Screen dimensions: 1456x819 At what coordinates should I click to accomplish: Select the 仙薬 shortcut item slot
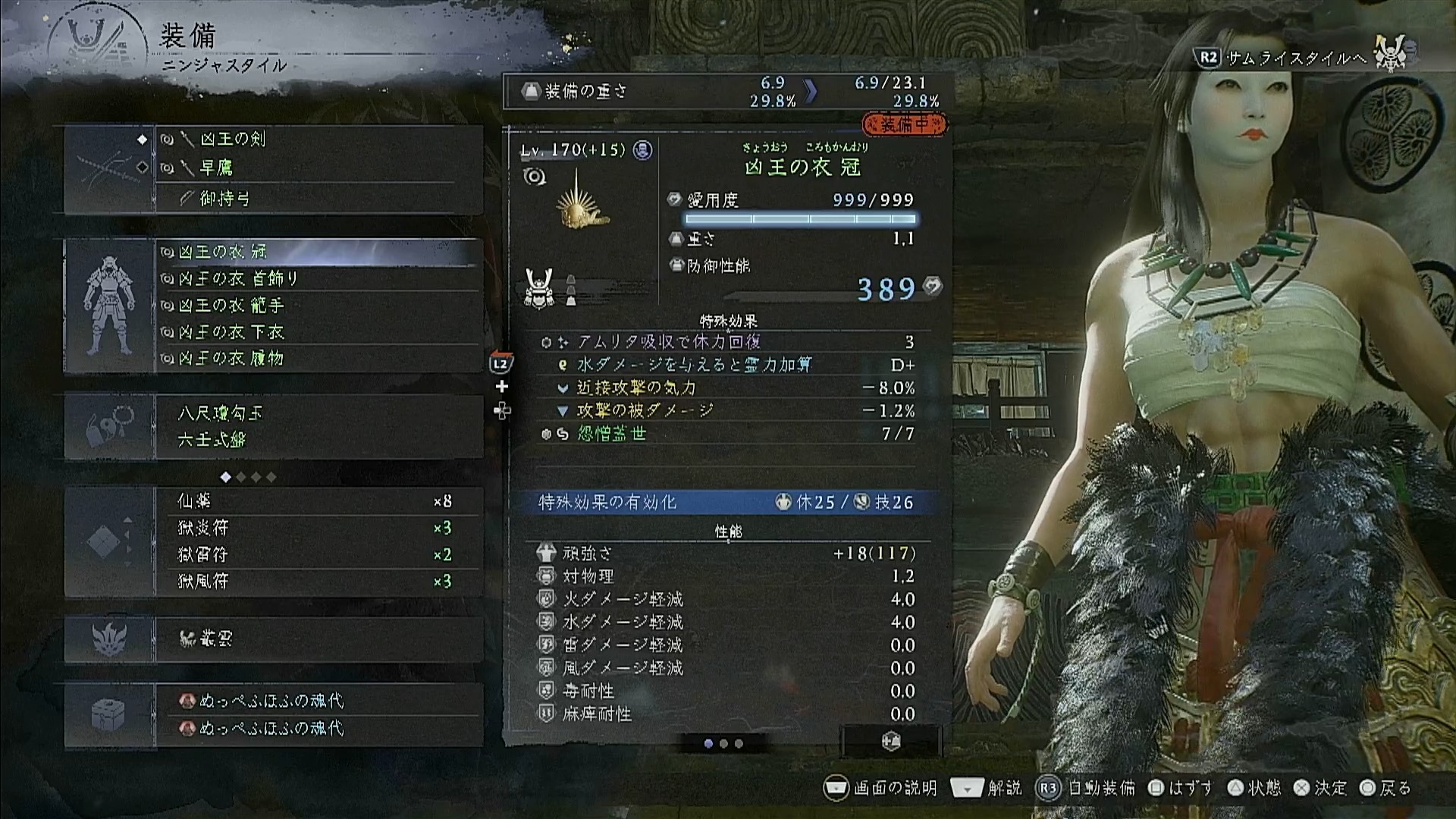coord(318,501)
